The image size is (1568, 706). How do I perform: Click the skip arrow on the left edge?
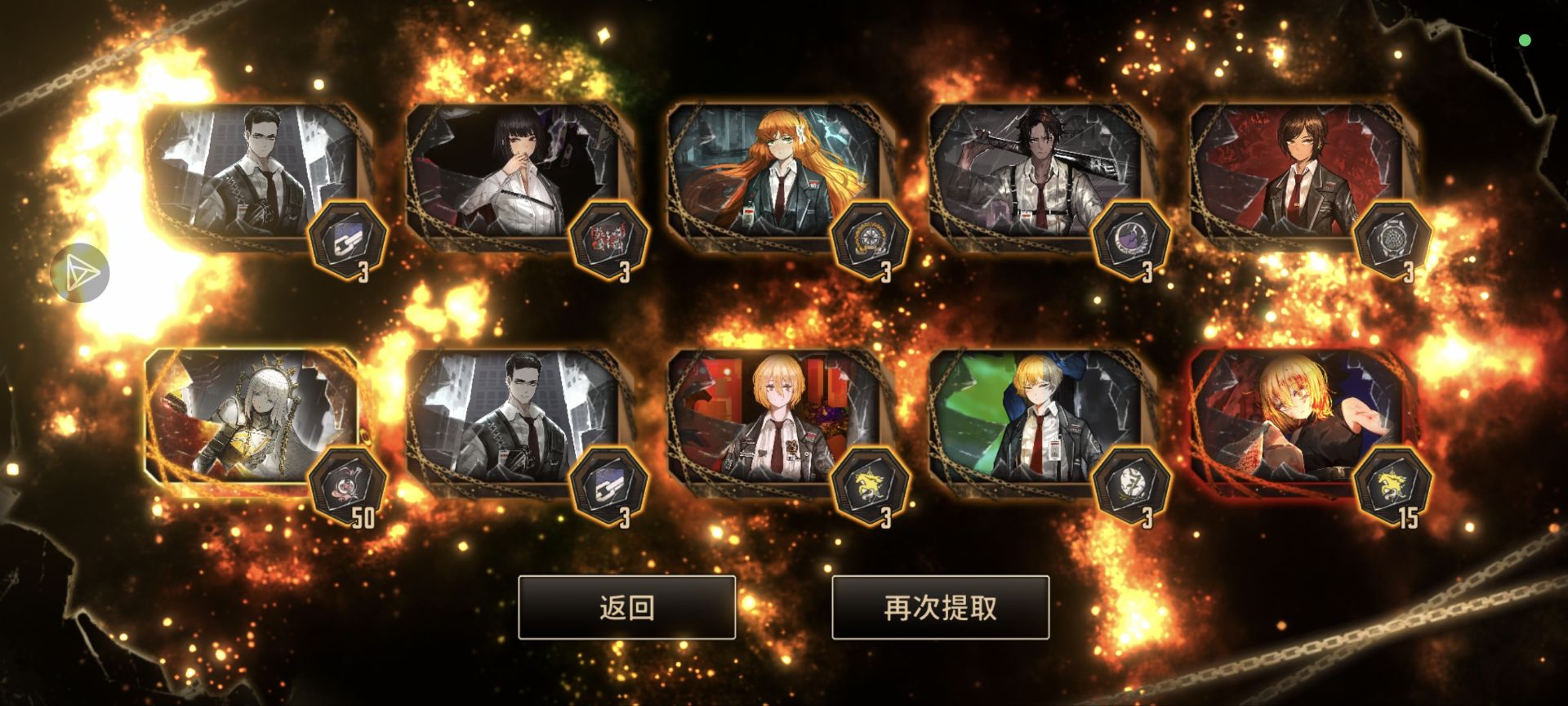(x=83, y=273)
